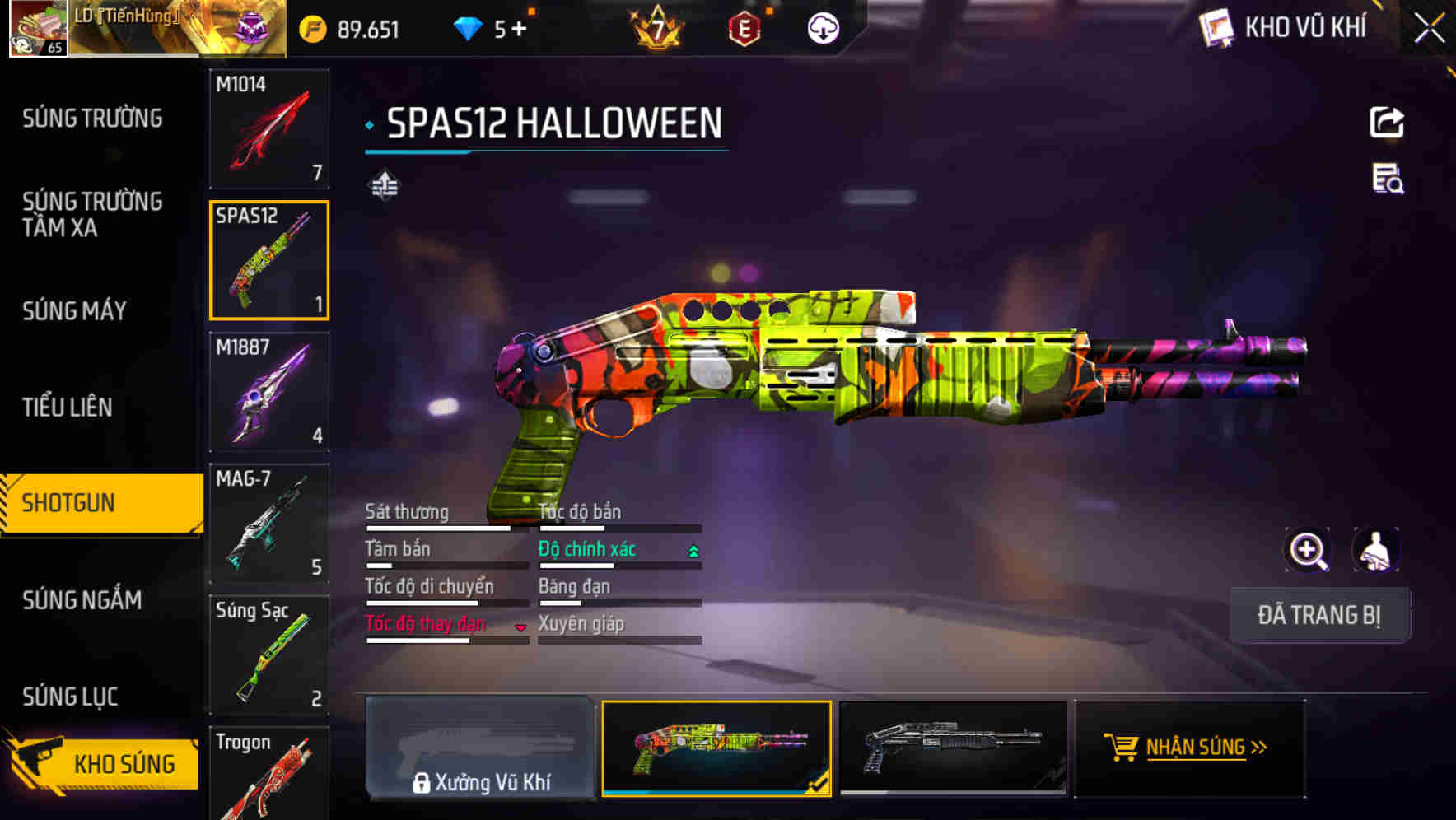This screenshot has width=1456, height=820.
Task: Click the cloud download icon in the top bar
Action: tap(823, 27)
